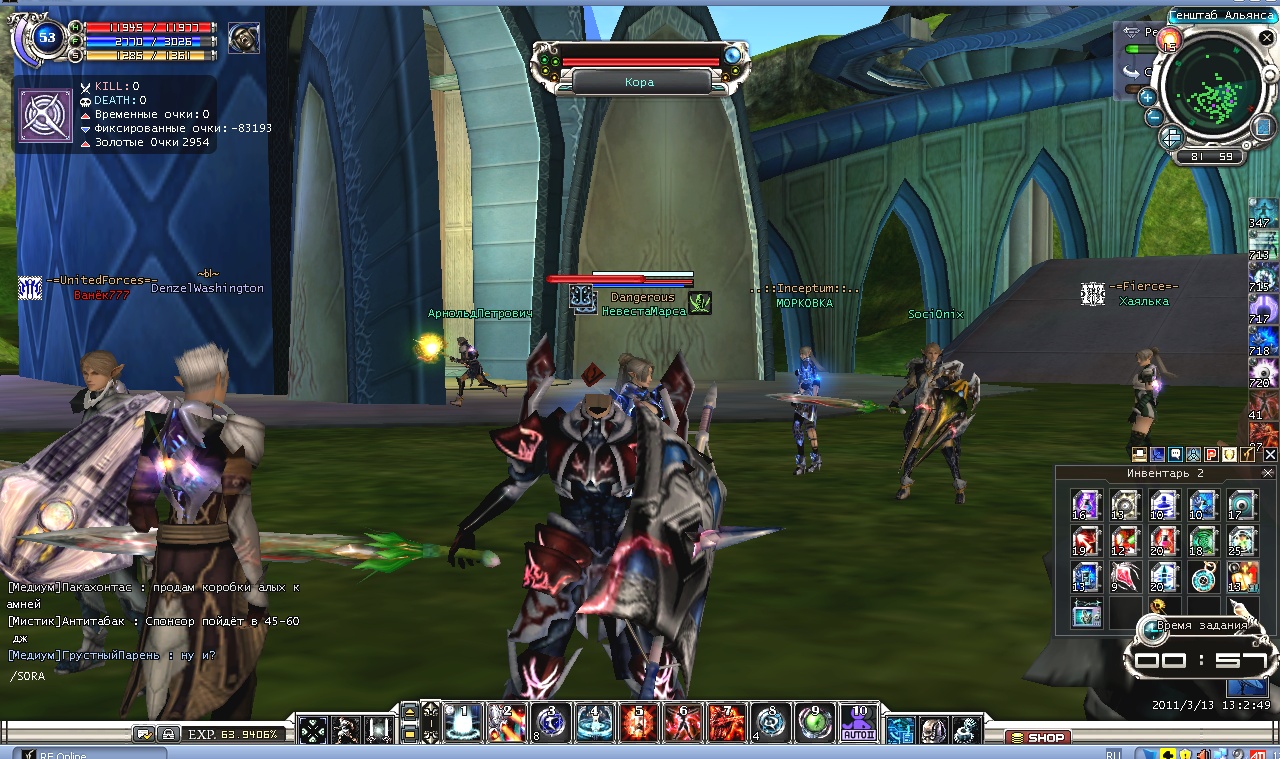
Task: Open the red P icon menu
Action: point(1210,455)
